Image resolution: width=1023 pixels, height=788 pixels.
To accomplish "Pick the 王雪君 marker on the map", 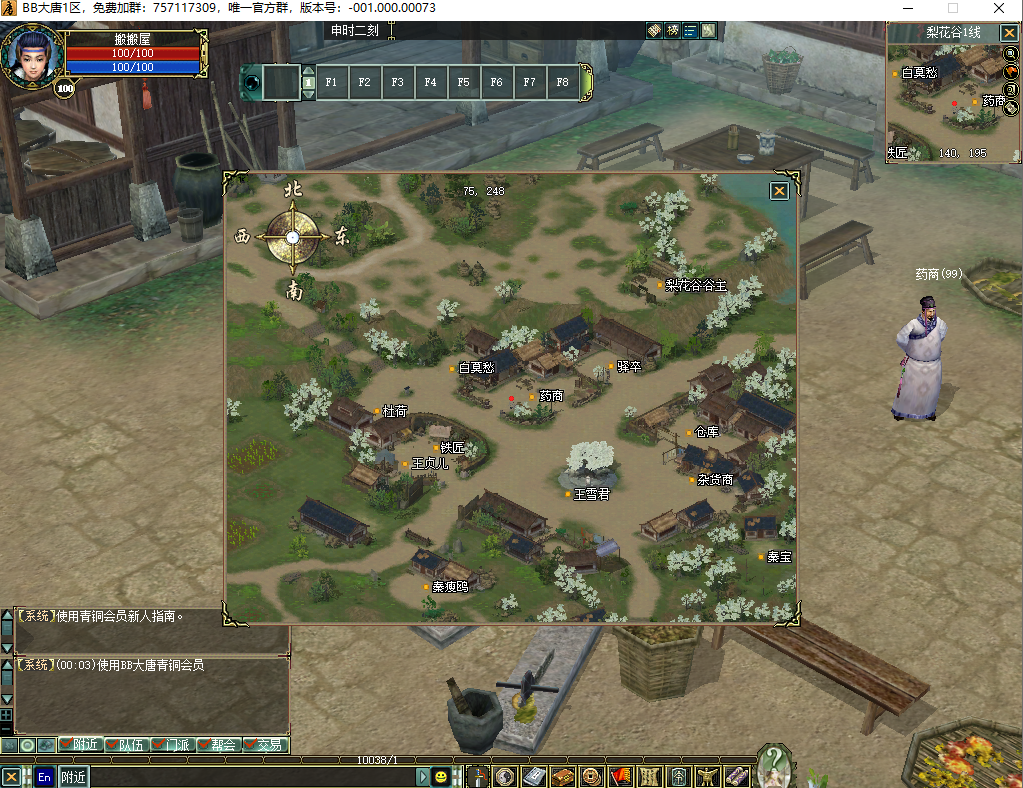I will click(x=590, y=494).
